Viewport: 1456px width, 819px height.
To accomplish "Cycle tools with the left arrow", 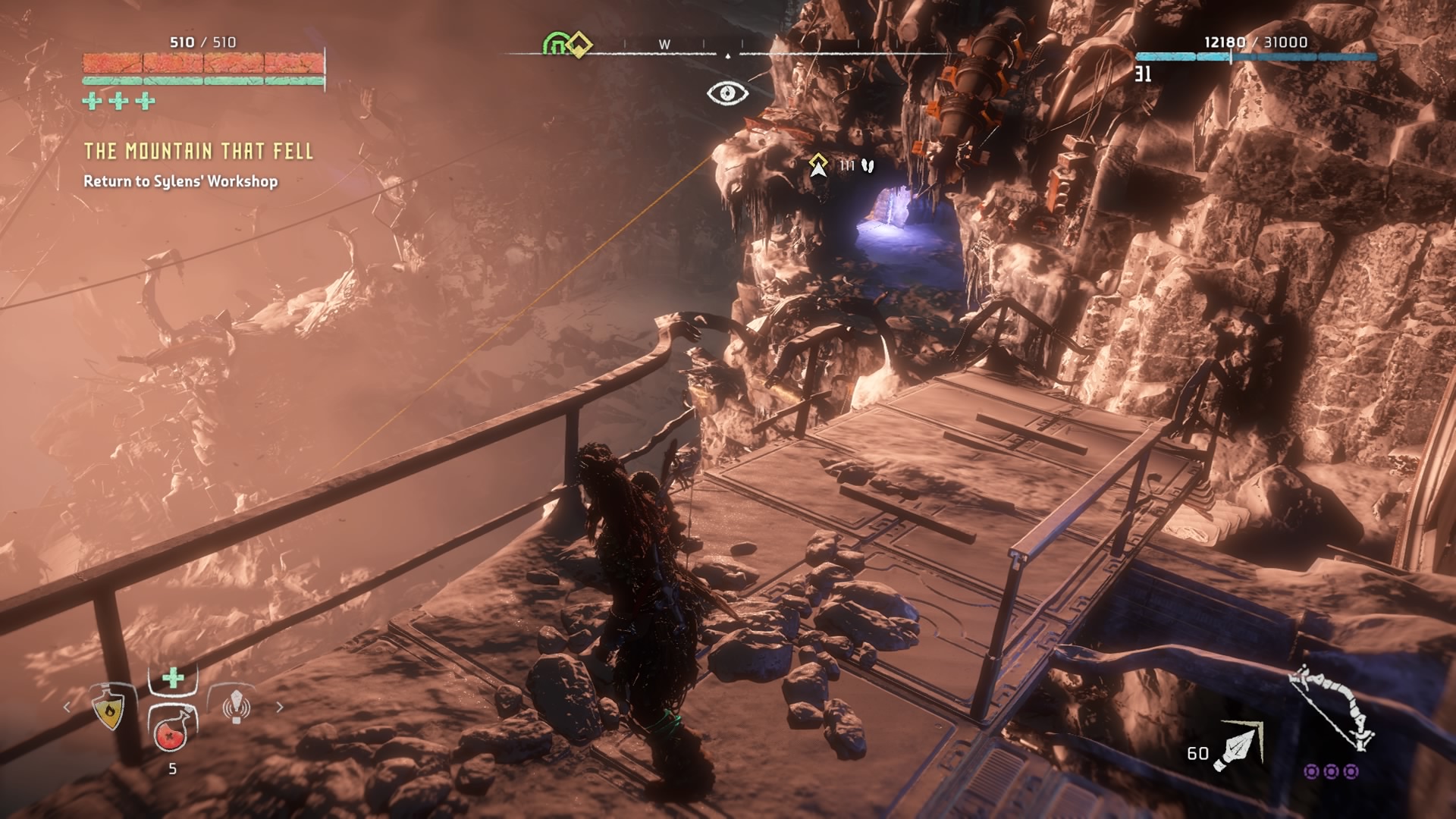I will point(67,707).
